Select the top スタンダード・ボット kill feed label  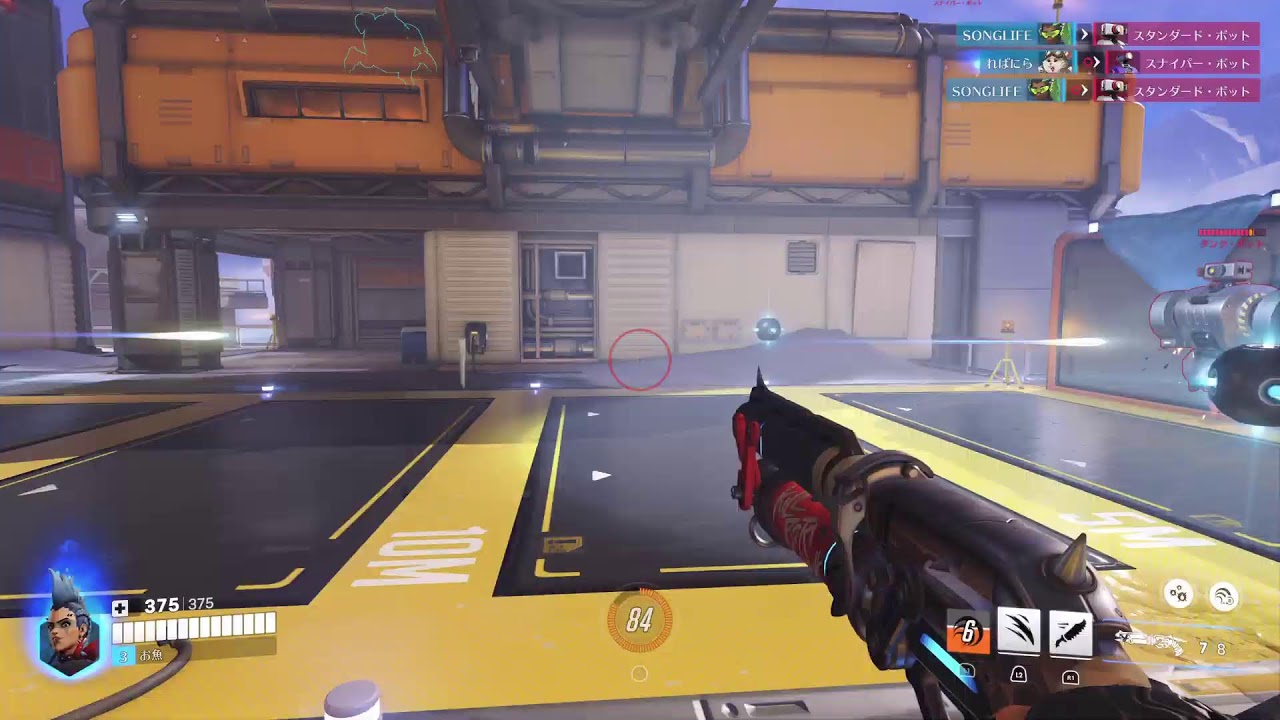coord(1192,34)
